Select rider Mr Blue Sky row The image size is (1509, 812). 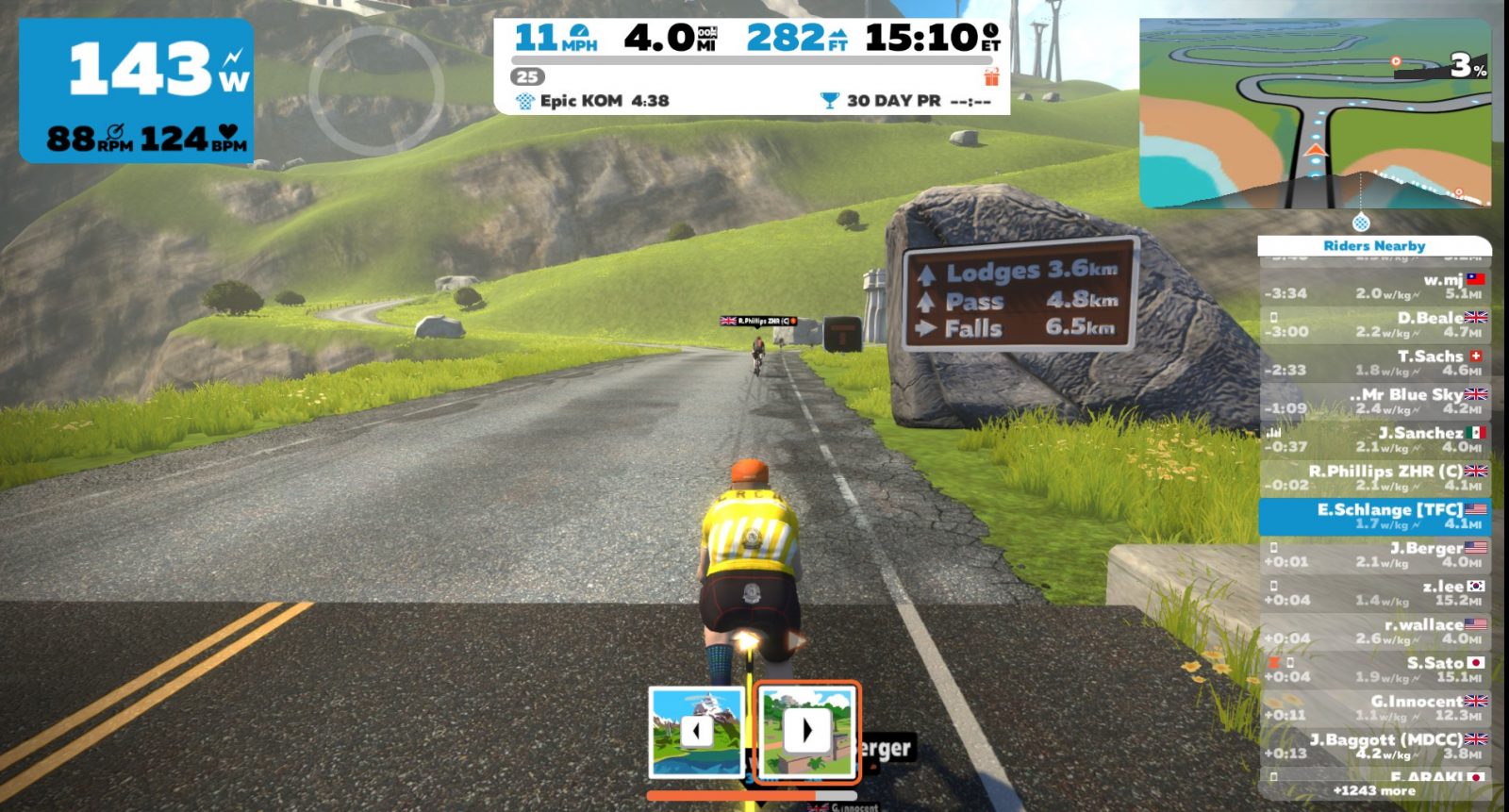pyautogui.click(x=1374, y=401)
